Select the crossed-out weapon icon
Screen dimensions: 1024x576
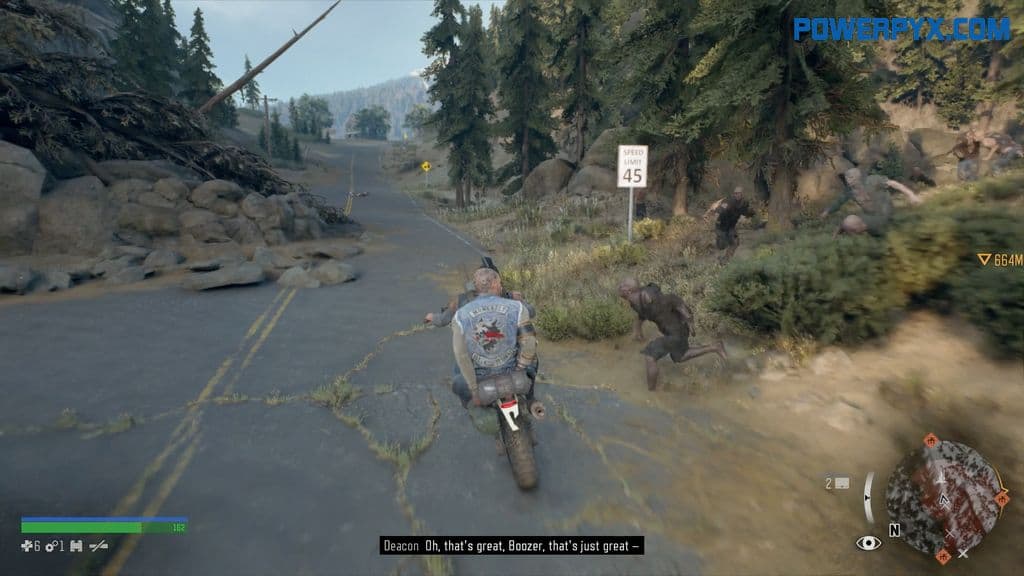(x=99, y=545)
